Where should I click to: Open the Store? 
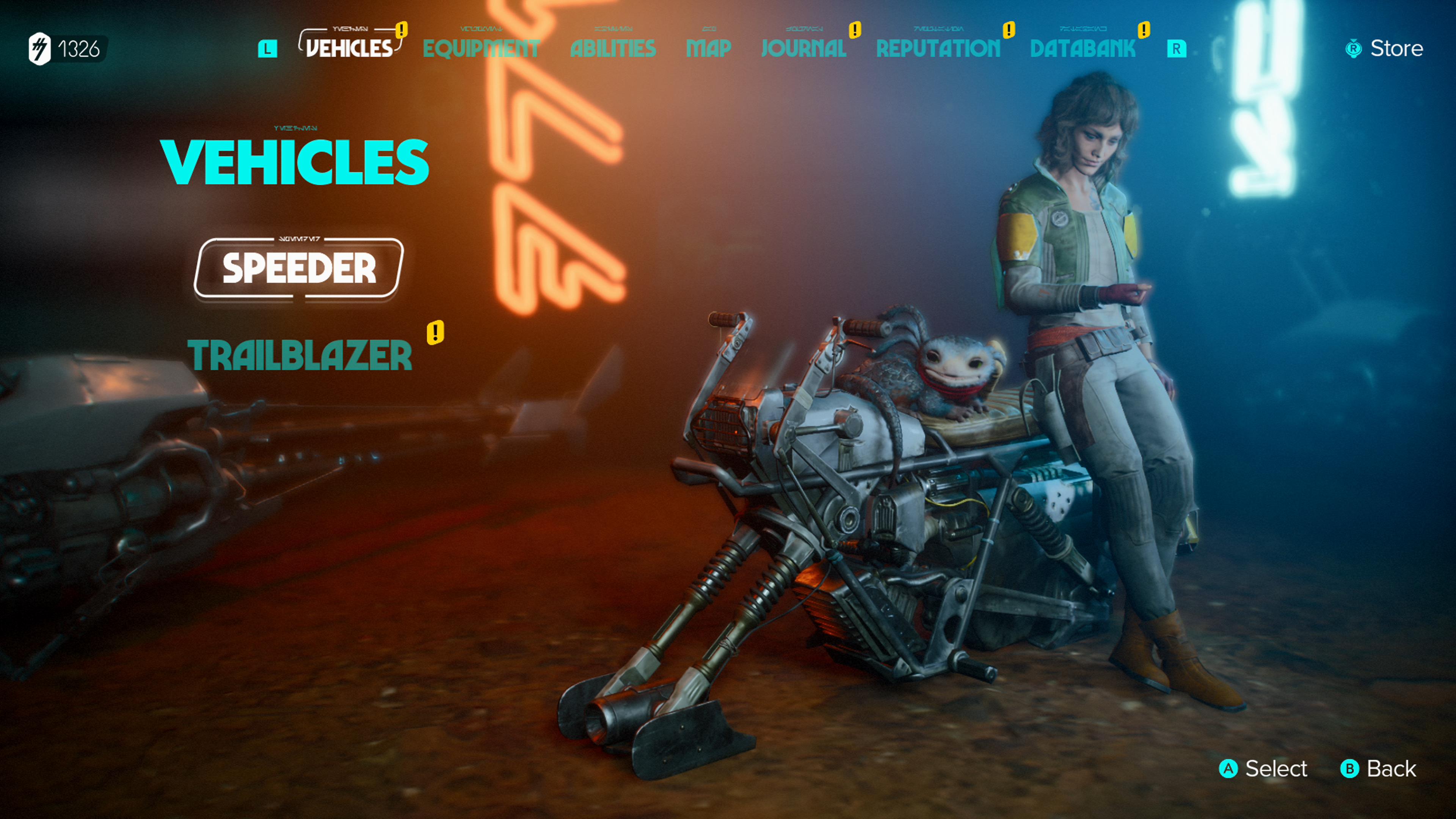(1385, 49)
